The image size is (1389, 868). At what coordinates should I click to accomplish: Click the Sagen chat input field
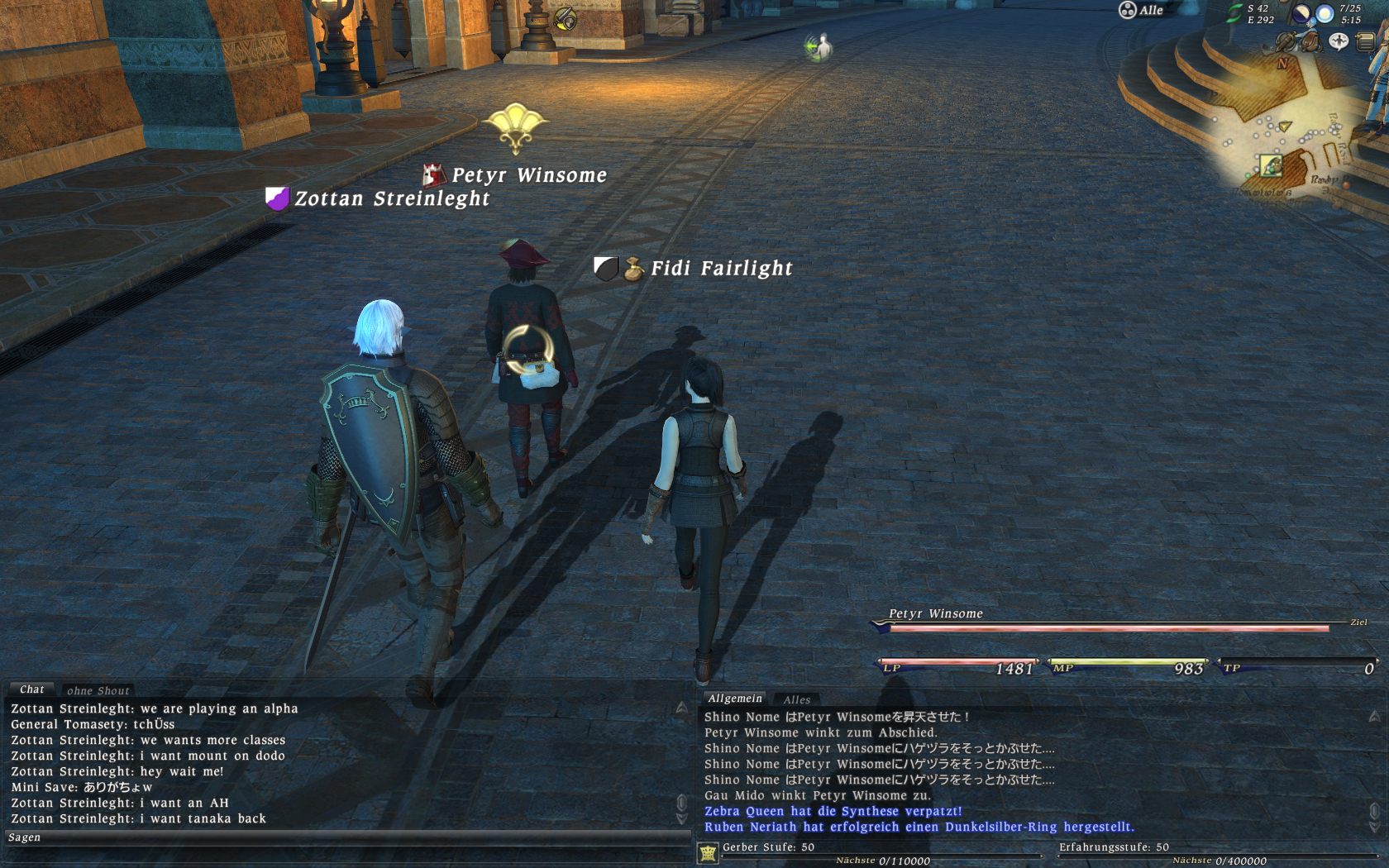point(347,837)
